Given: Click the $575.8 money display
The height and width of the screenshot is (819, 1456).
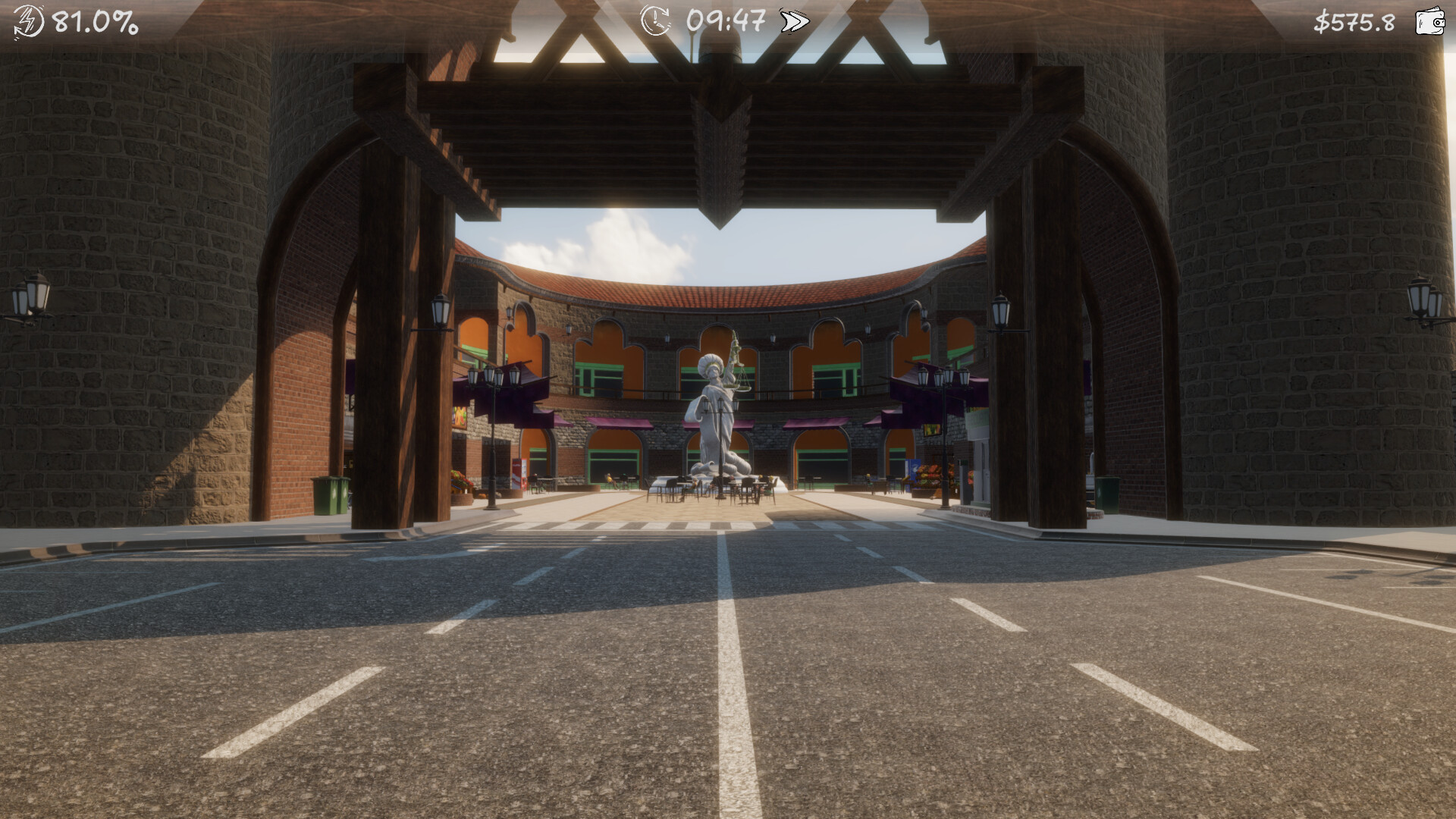Looking at the screenshot, I should click(1355, 21).
